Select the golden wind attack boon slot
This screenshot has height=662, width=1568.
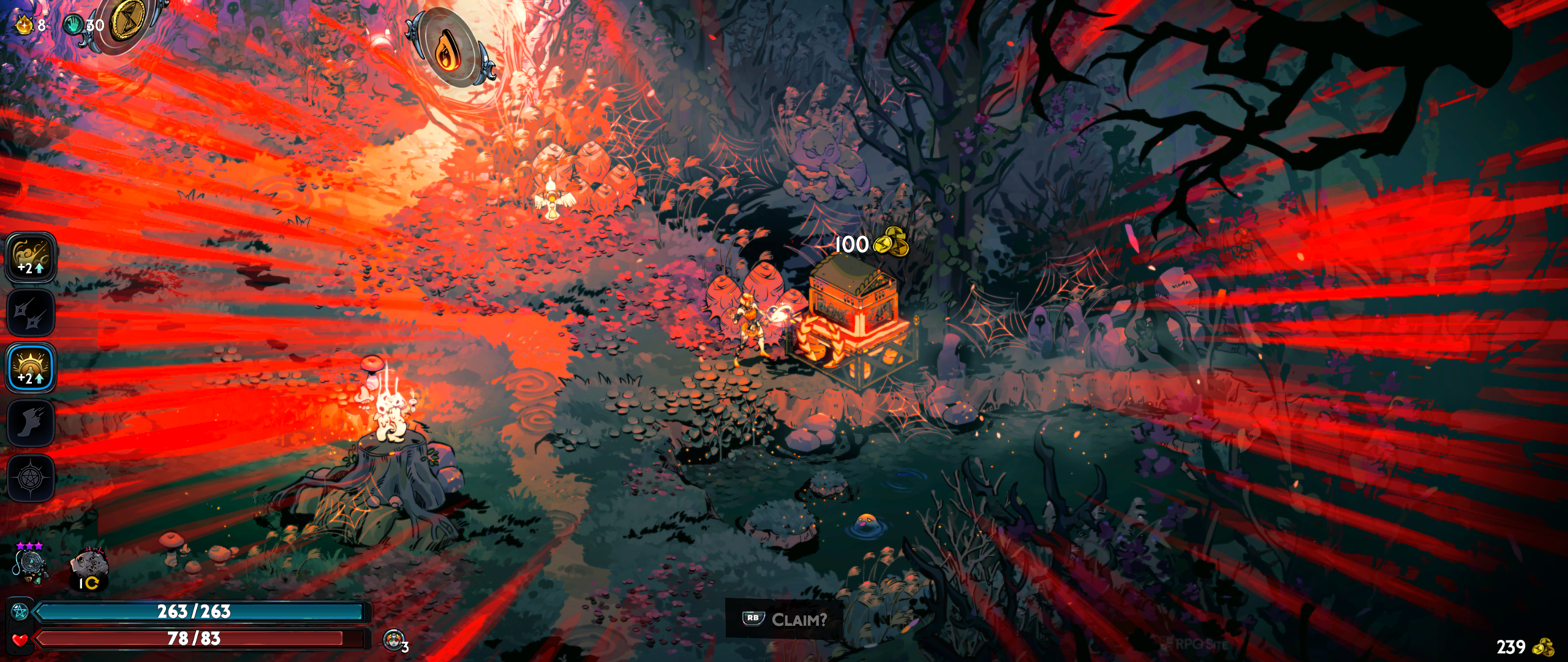pyautogui.click(x=31, y=257)
